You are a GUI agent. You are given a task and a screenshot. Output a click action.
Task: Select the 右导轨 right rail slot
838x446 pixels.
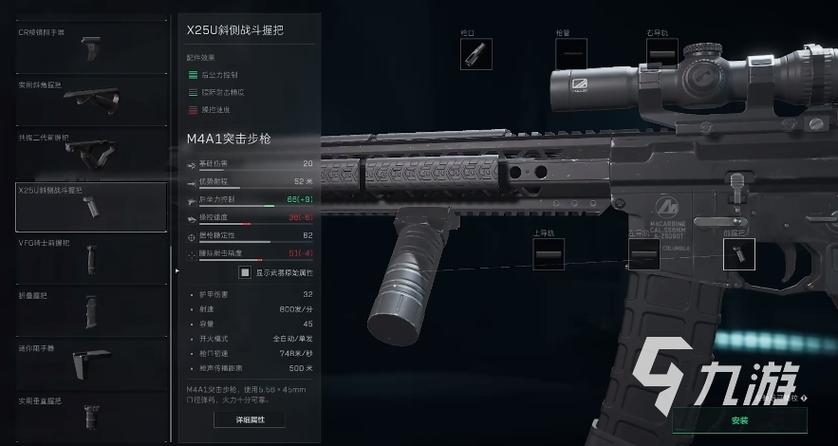(662, 54)
